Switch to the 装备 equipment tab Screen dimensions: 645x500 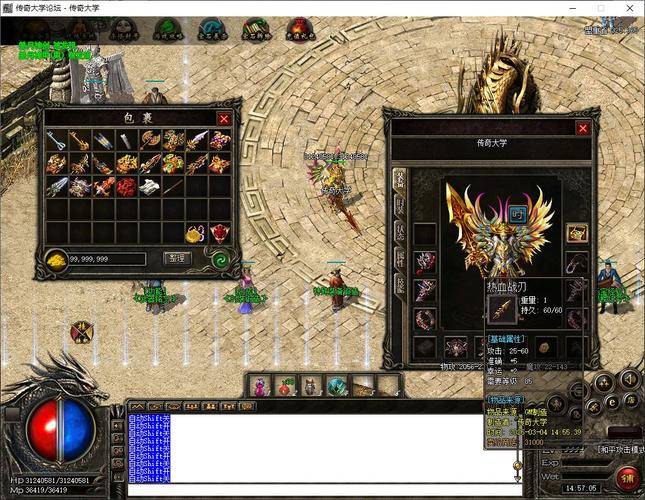coord(399,179)
